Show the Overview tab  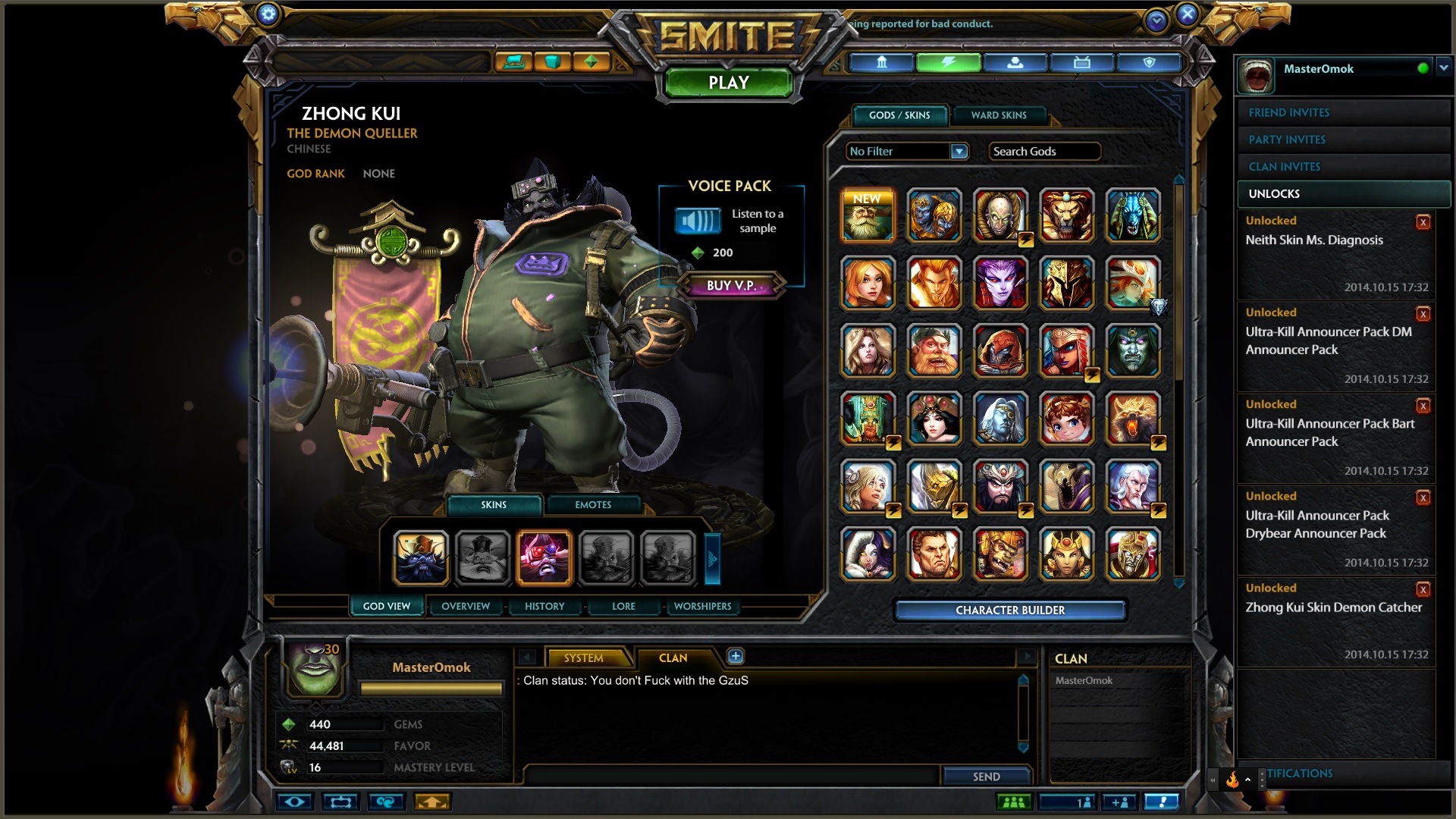point(466,606)
